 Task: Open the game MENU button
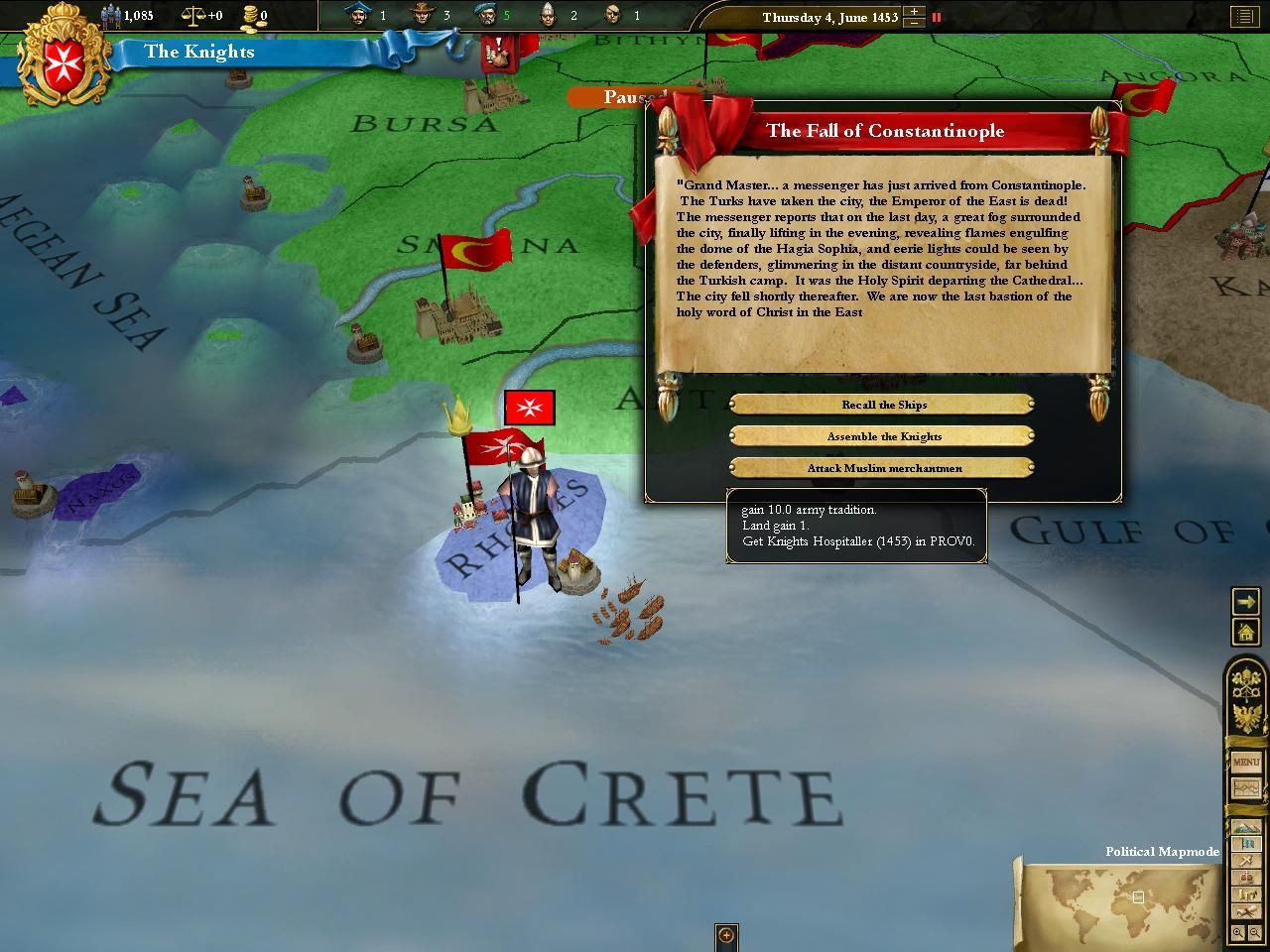click(x=1245, y=762)
